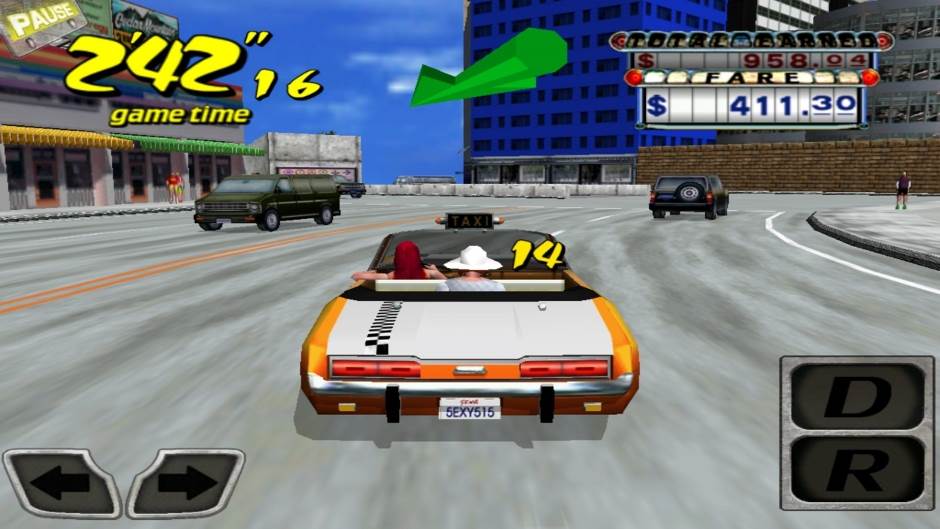
Task: Steer left with the left arrow button
Action: (x=60, y=483)
